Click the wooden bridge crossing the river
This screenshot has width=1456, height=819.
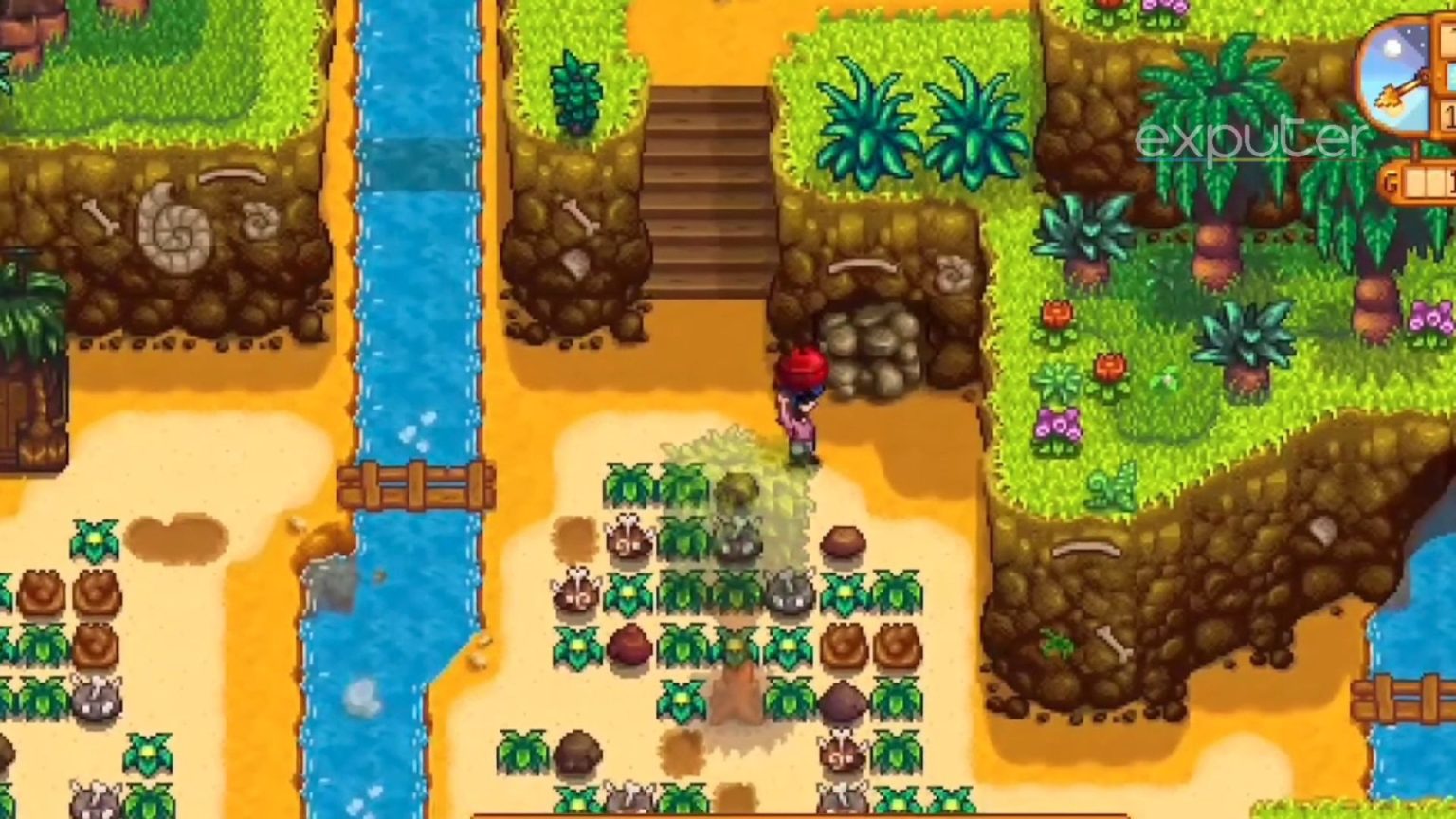click(x=417, y=483)
